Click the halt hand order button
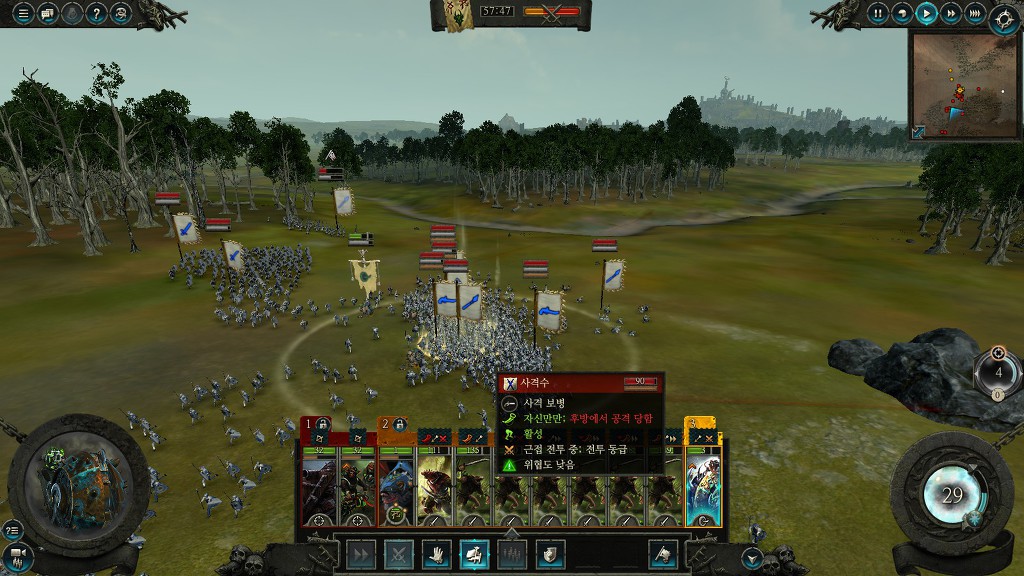The width and height of the screenshot is (1024, 576). [x=435, y=554]
